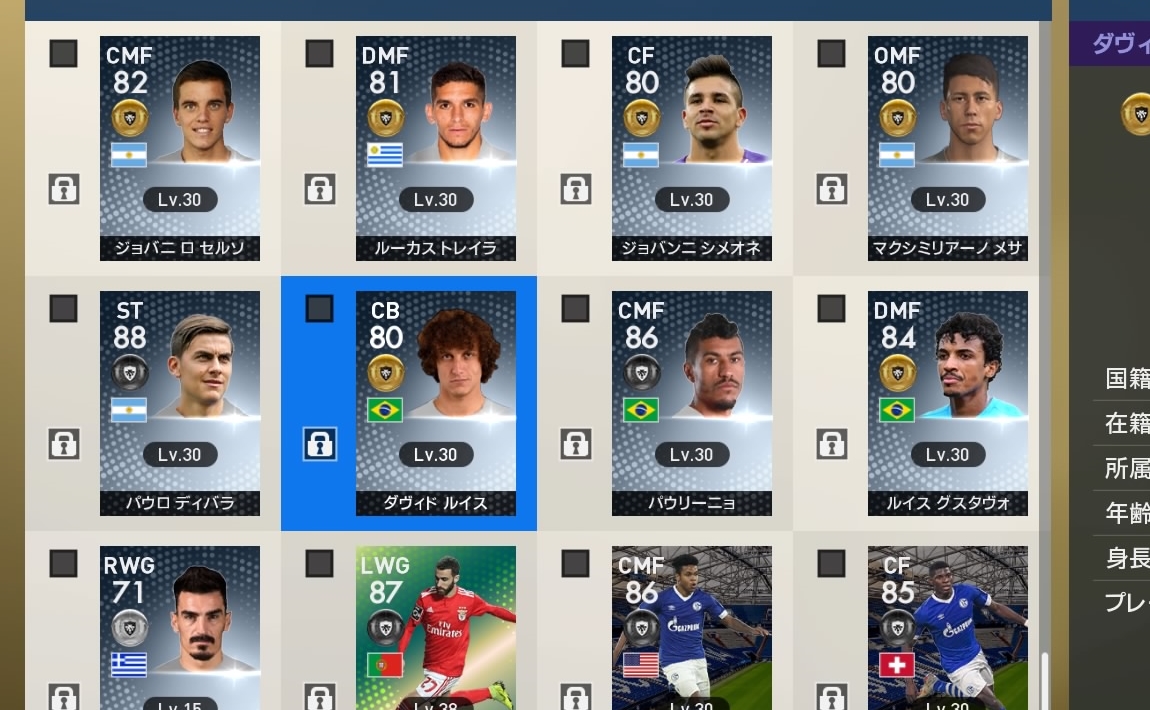This screenshot has width=1150, height=710.
Task: Check the box next to ダヴィド ルイス
Action: (320, 309)
